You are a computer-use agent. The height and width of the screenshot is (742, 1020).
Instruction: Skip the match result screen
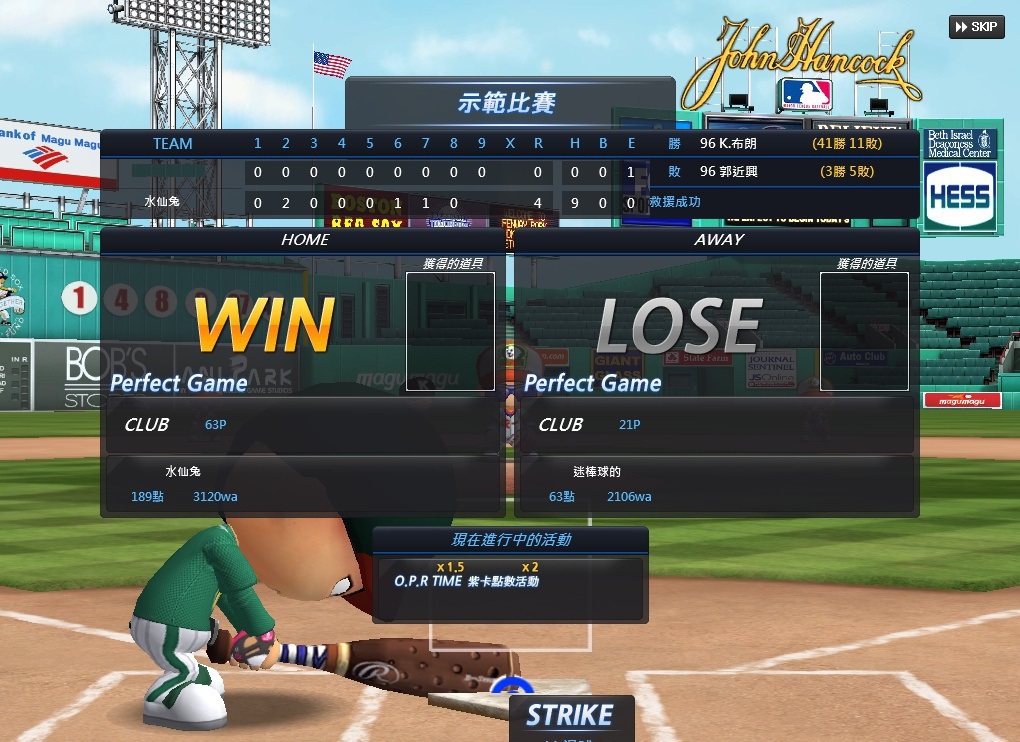(976, 27)
